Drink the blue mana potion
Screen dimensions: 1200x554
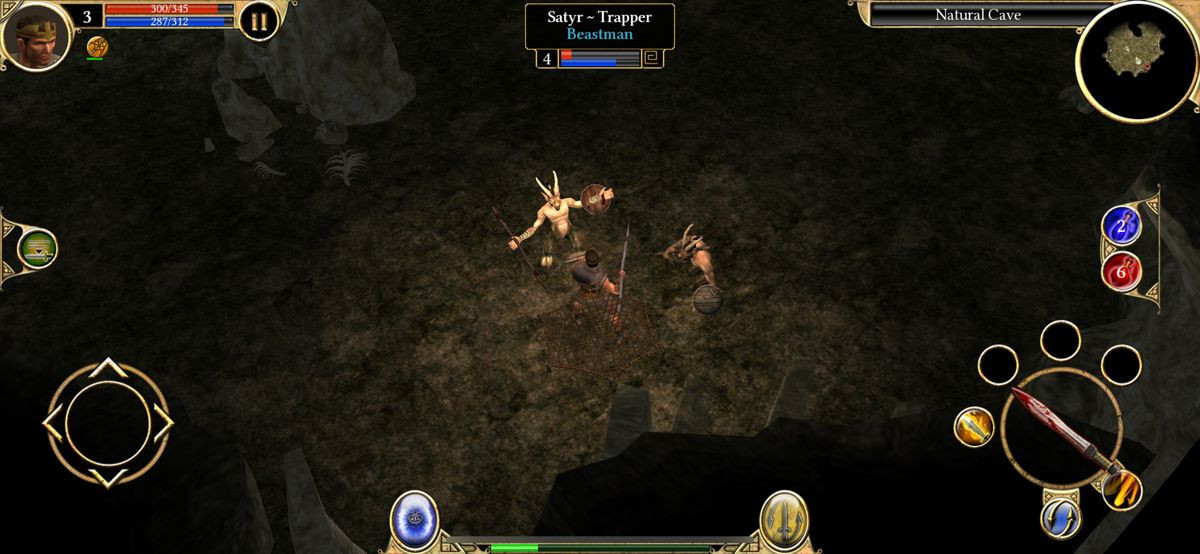pos(1121,225)
